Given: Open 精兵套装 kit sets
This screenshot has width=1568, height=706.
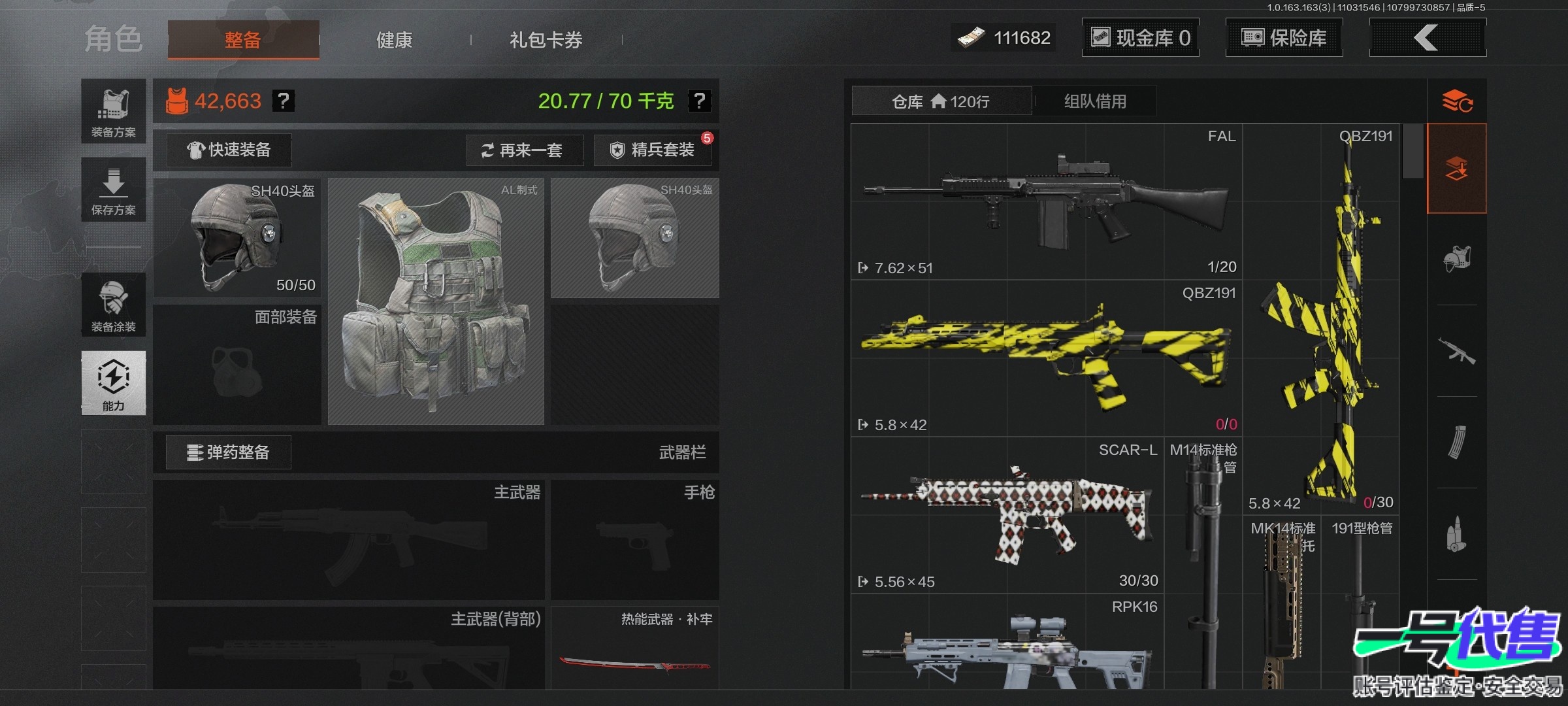Looking at the screenshot, I should pyautogui.click(x=652, y=150).
